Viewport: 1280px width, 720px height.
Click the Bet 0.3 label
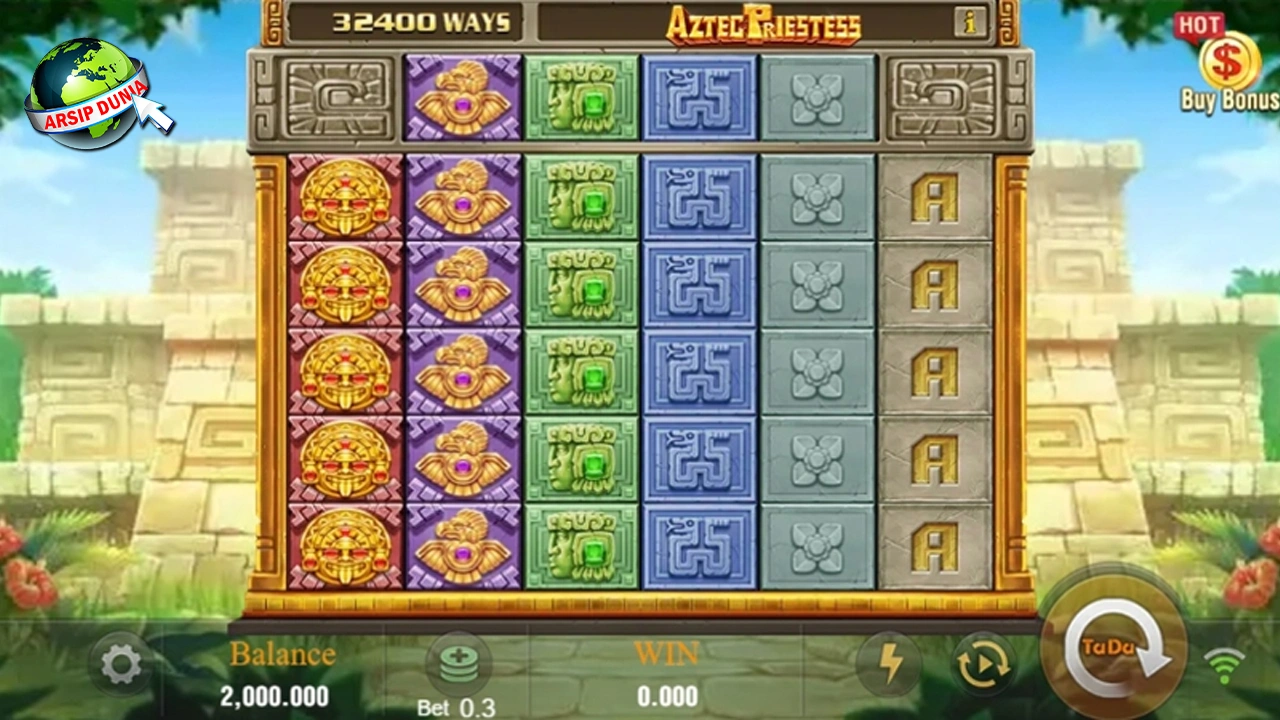pyautogui.click(x=455, y=707)
